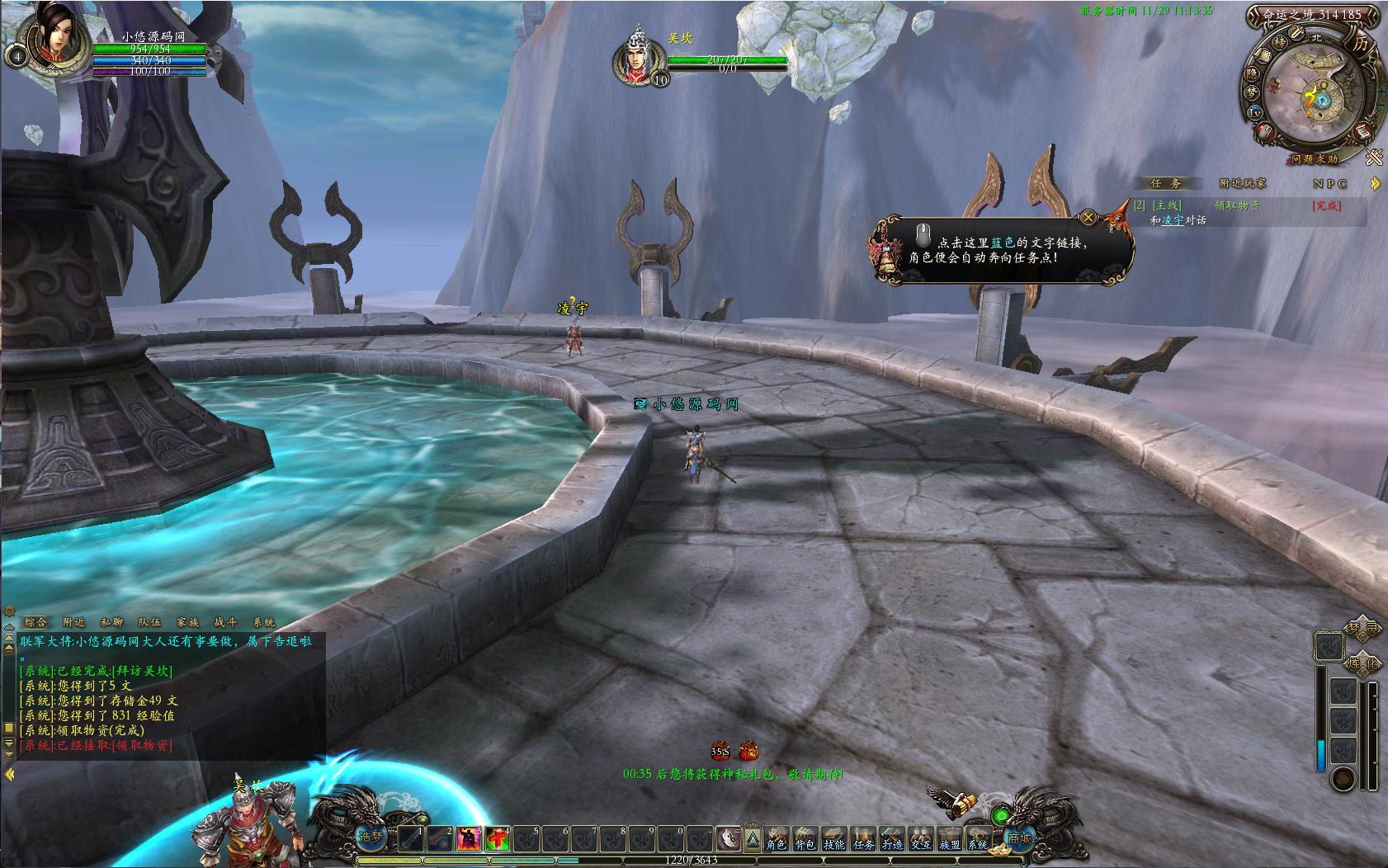Click the 造梦 orb button
1388x868 pixels.
[x=371, y=837]
